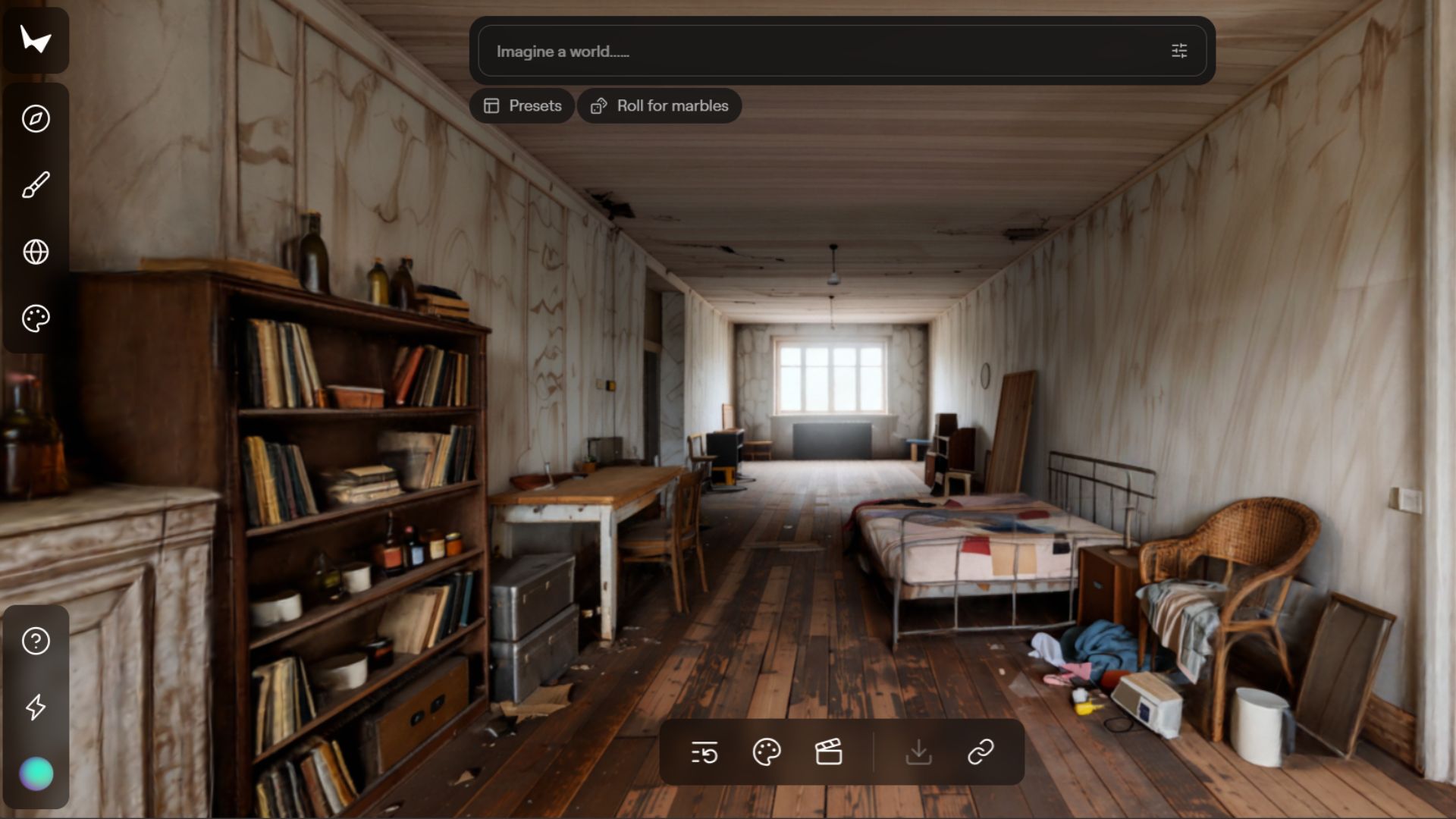Viewport: 1456px width, 819px height.
Task: Click the reset list icon in bottom toolbar
Action: coord(704,753)
